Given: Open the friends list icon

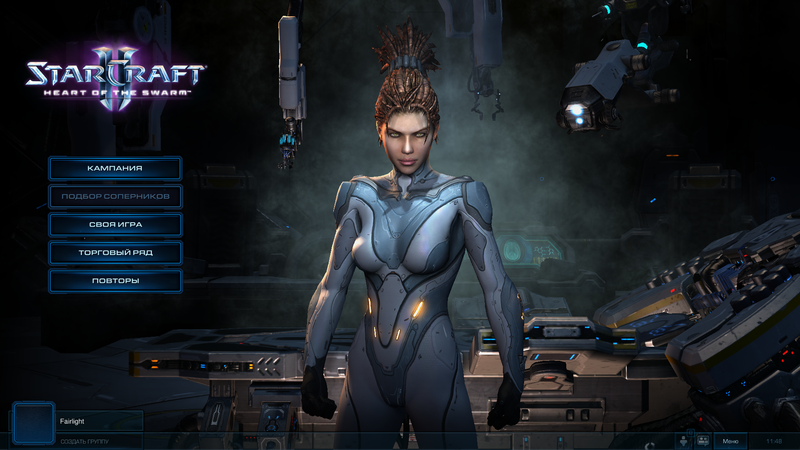Looking at the screenshot, I should click(684, 440).
